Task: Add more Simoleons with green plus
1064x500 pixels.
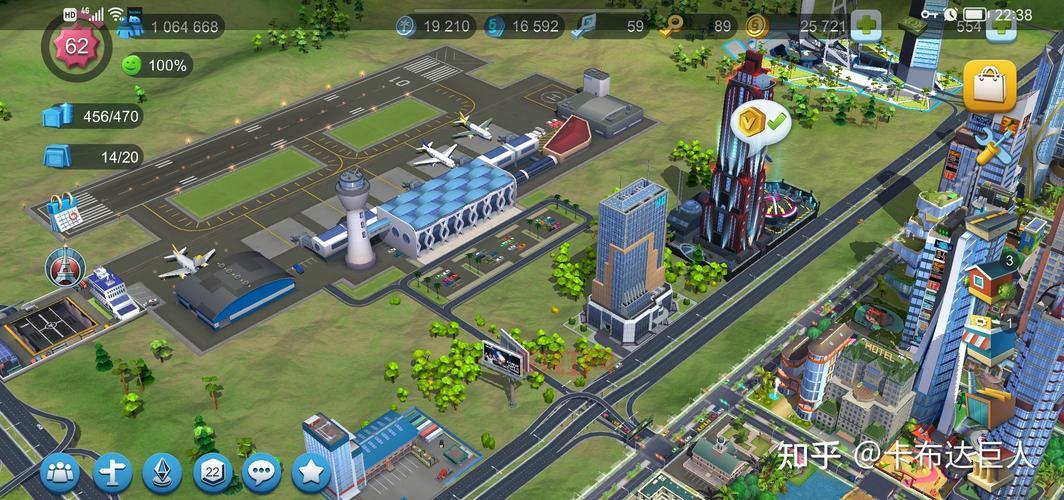Action: pyautogui.click(x=864, y=25)
